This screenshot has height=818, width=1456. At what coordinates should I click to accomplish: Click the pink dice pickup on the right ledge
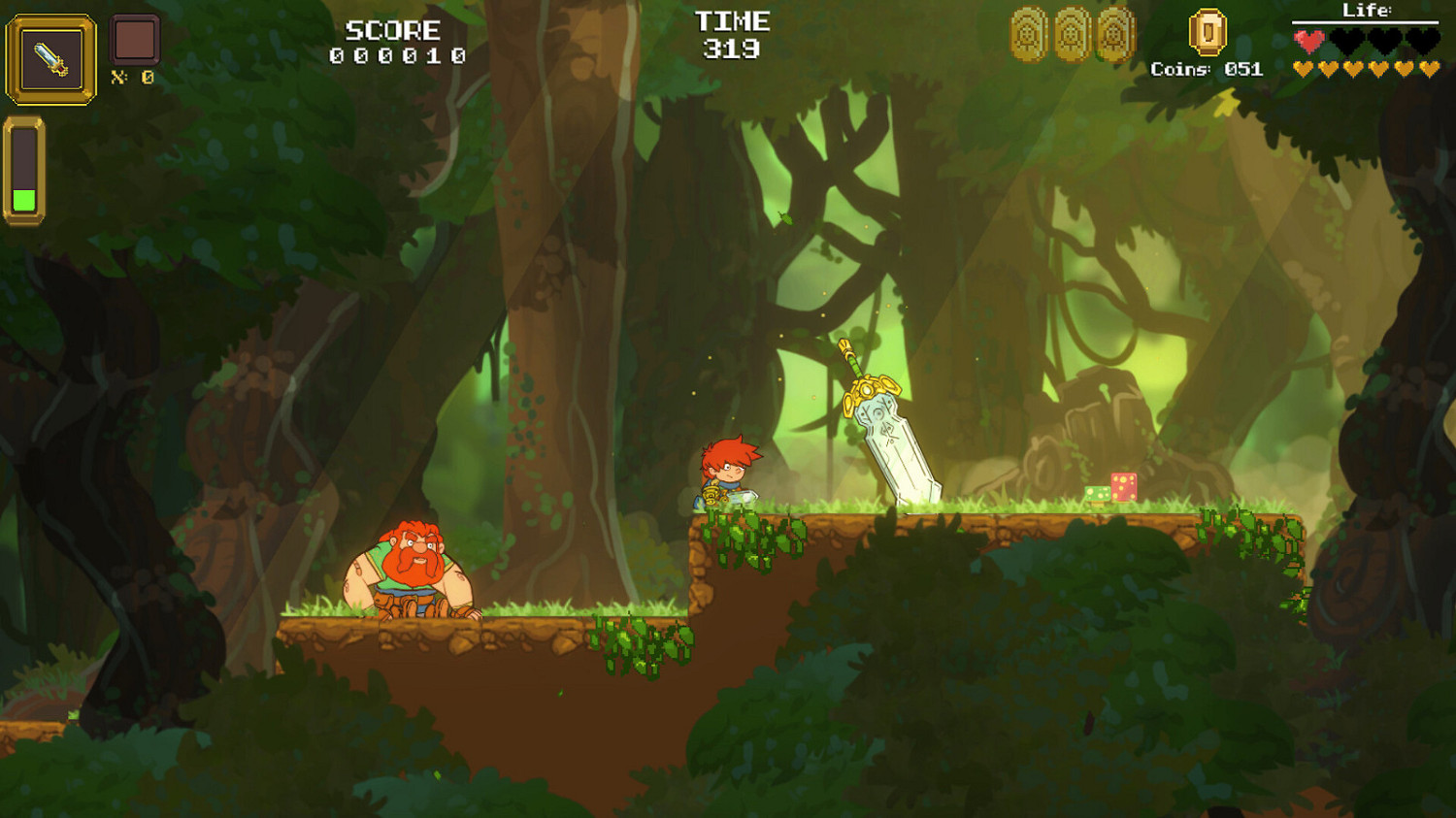[x=1124, y=487]
